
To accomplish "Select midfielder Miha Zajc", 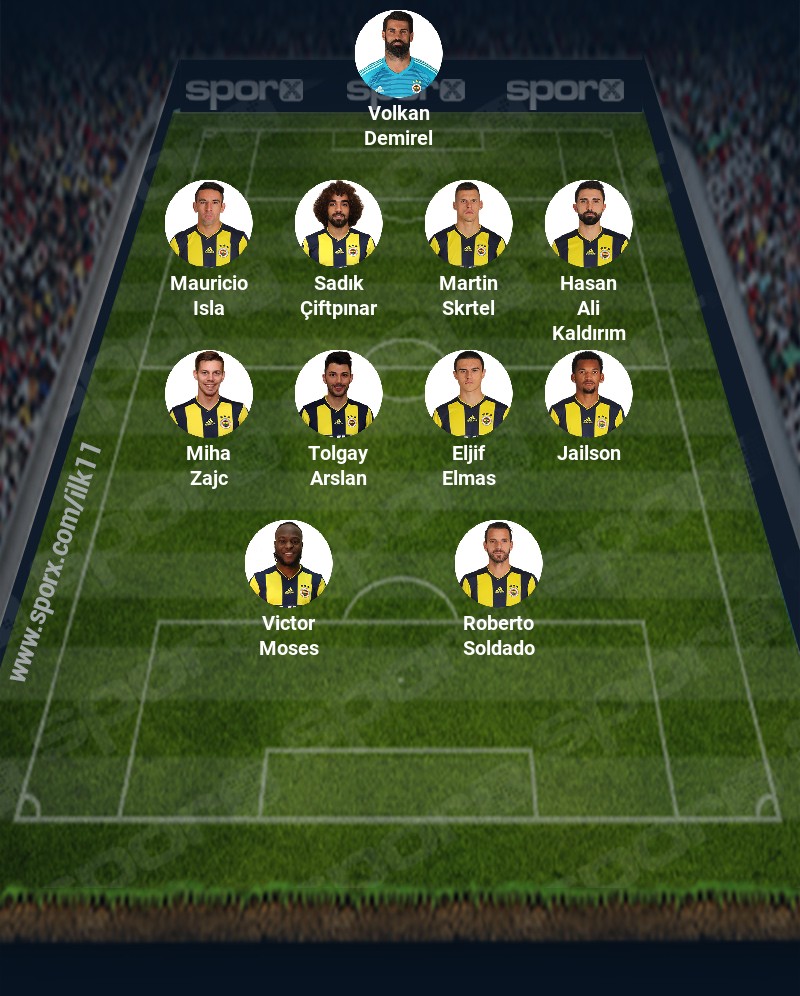I will click(208, 394).
